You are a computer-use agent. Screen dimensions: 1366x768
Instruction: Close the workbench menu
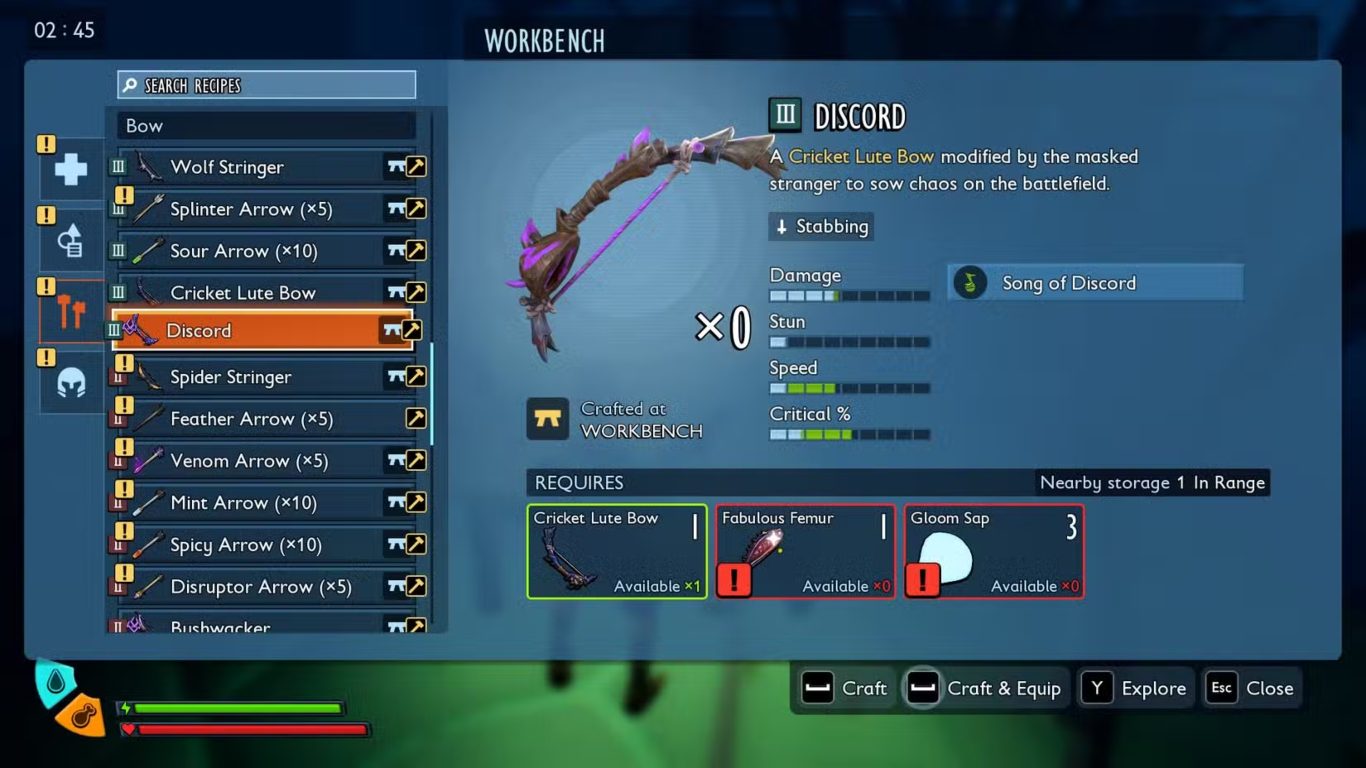pyautogui.click(x=1253, y=688)
